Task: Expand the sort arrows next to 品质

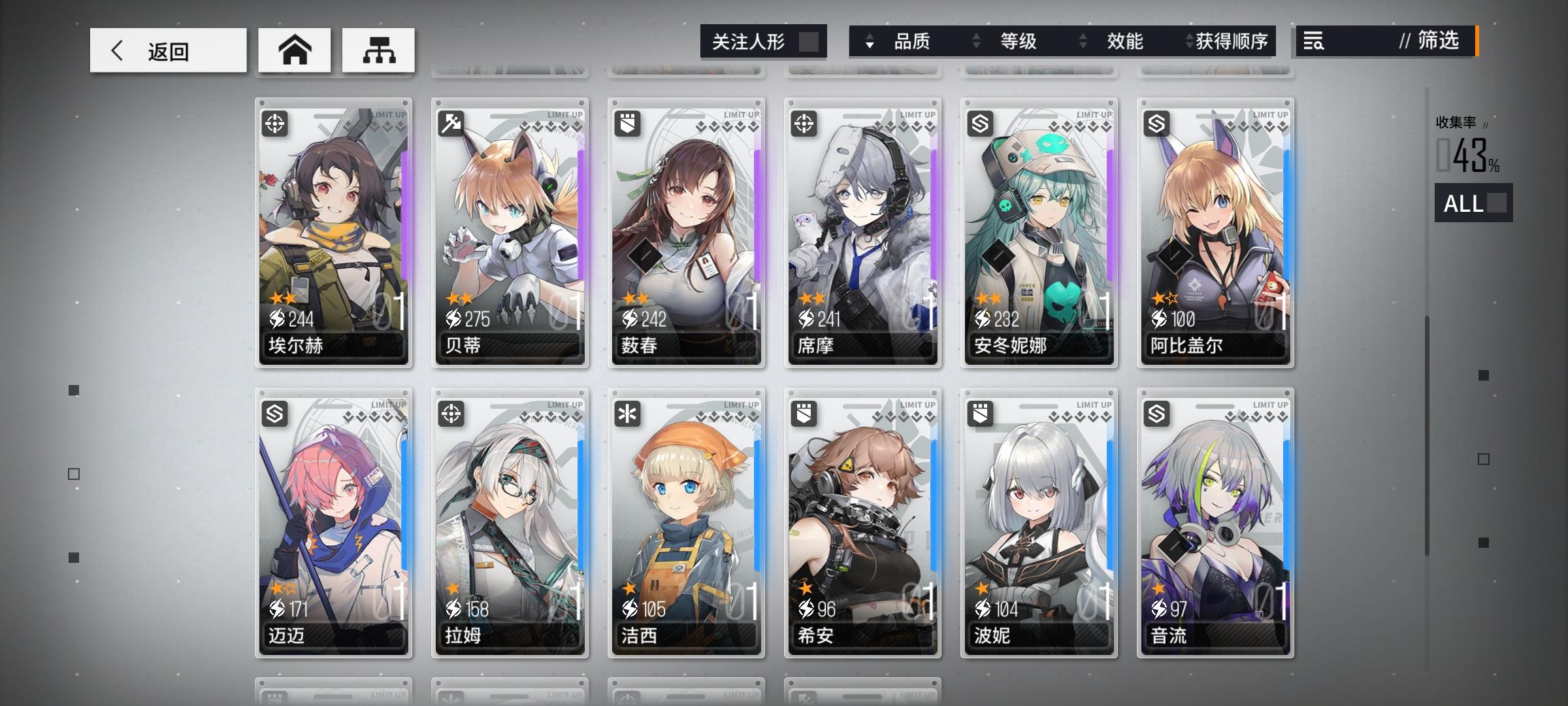Action: 869,41
